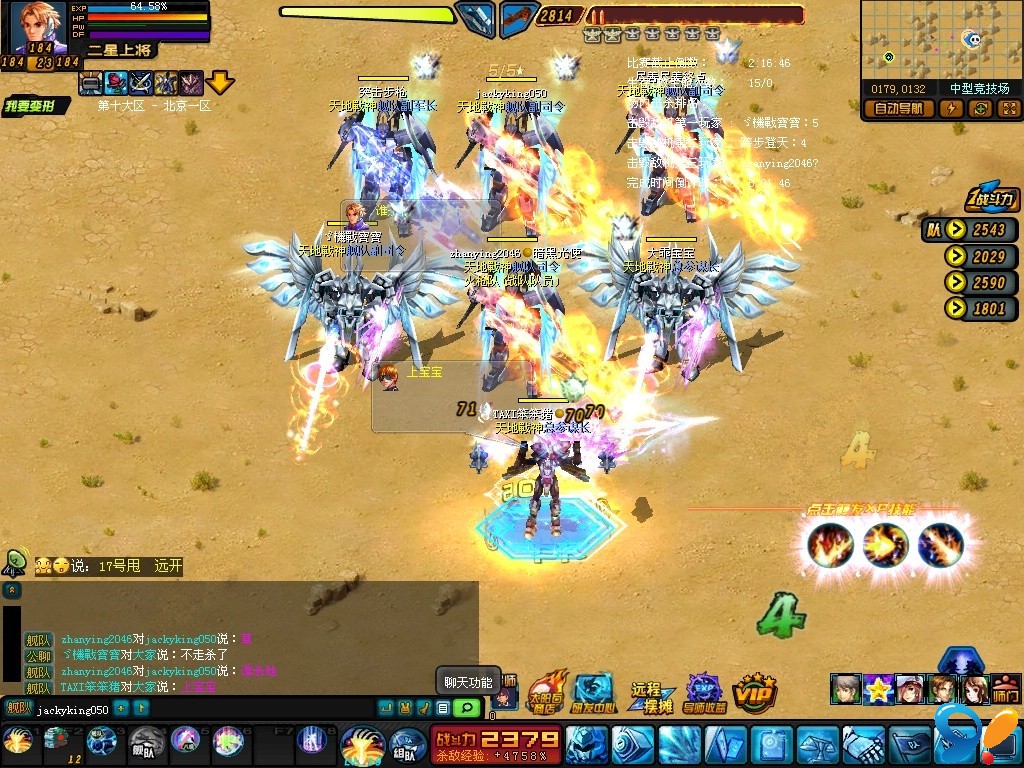This screenshot has height=768, width=1024.
Task: Open the 太阳石商店 sun stone shop
Action: (545, 692)
